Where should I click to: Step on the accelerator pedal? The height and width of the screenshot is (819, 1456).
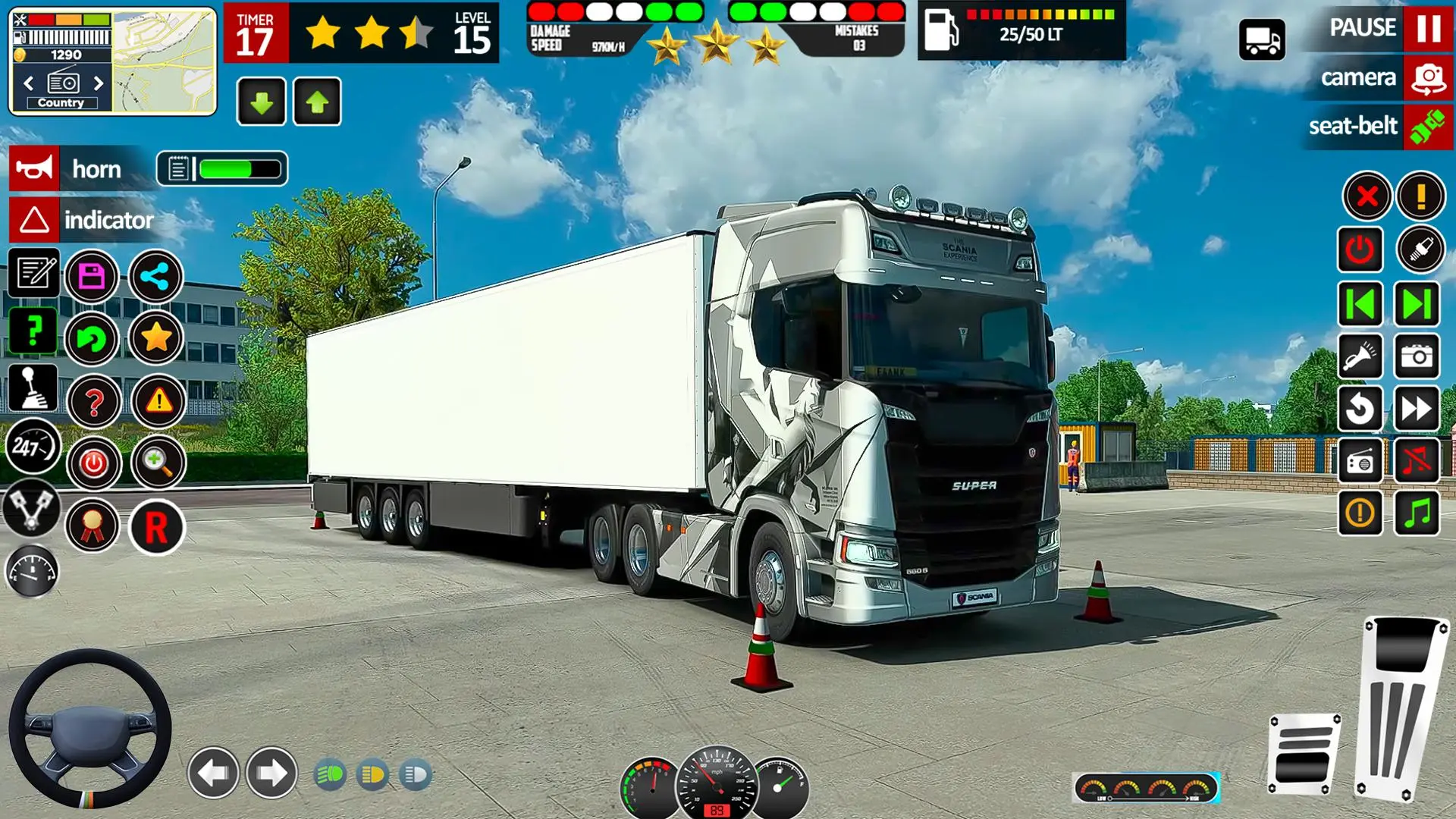[x=1401, y=705]
